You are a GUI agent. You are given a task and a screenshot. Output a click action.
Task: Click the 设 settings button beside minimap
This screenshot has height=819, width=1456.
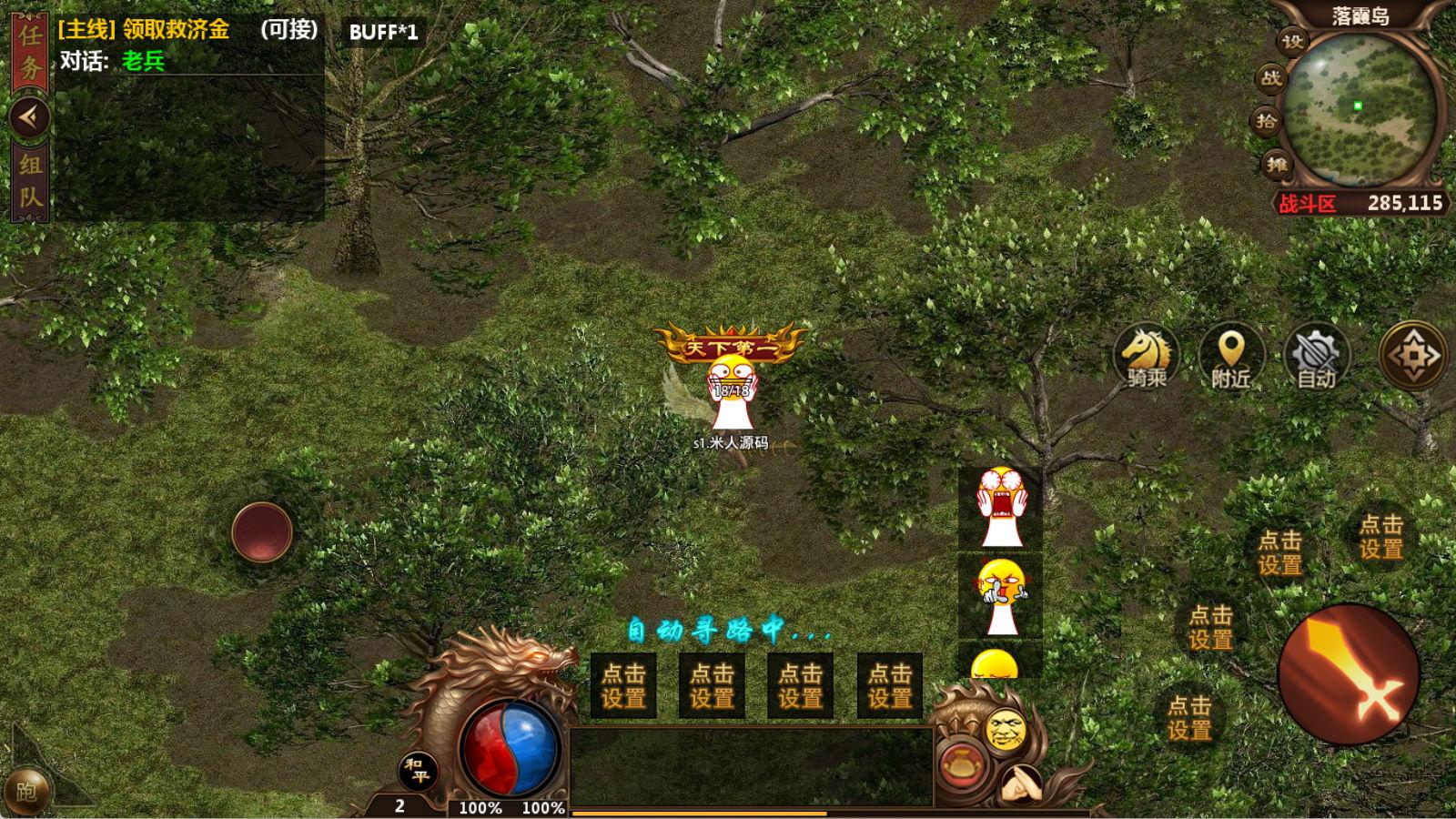coord(1292,41)
